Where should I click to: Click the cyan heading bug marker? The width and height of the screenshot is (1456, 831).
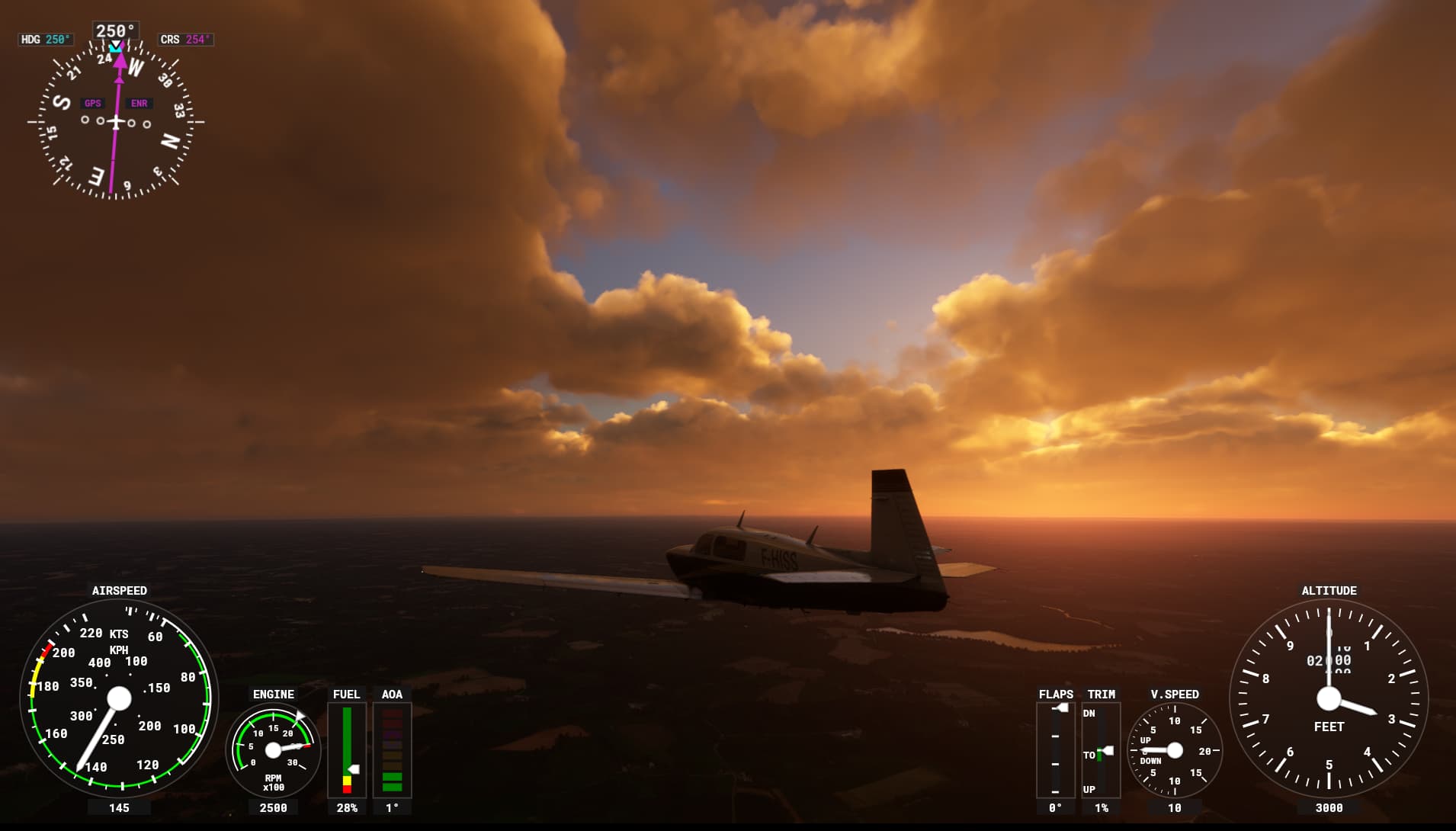(x=116, y=47)
